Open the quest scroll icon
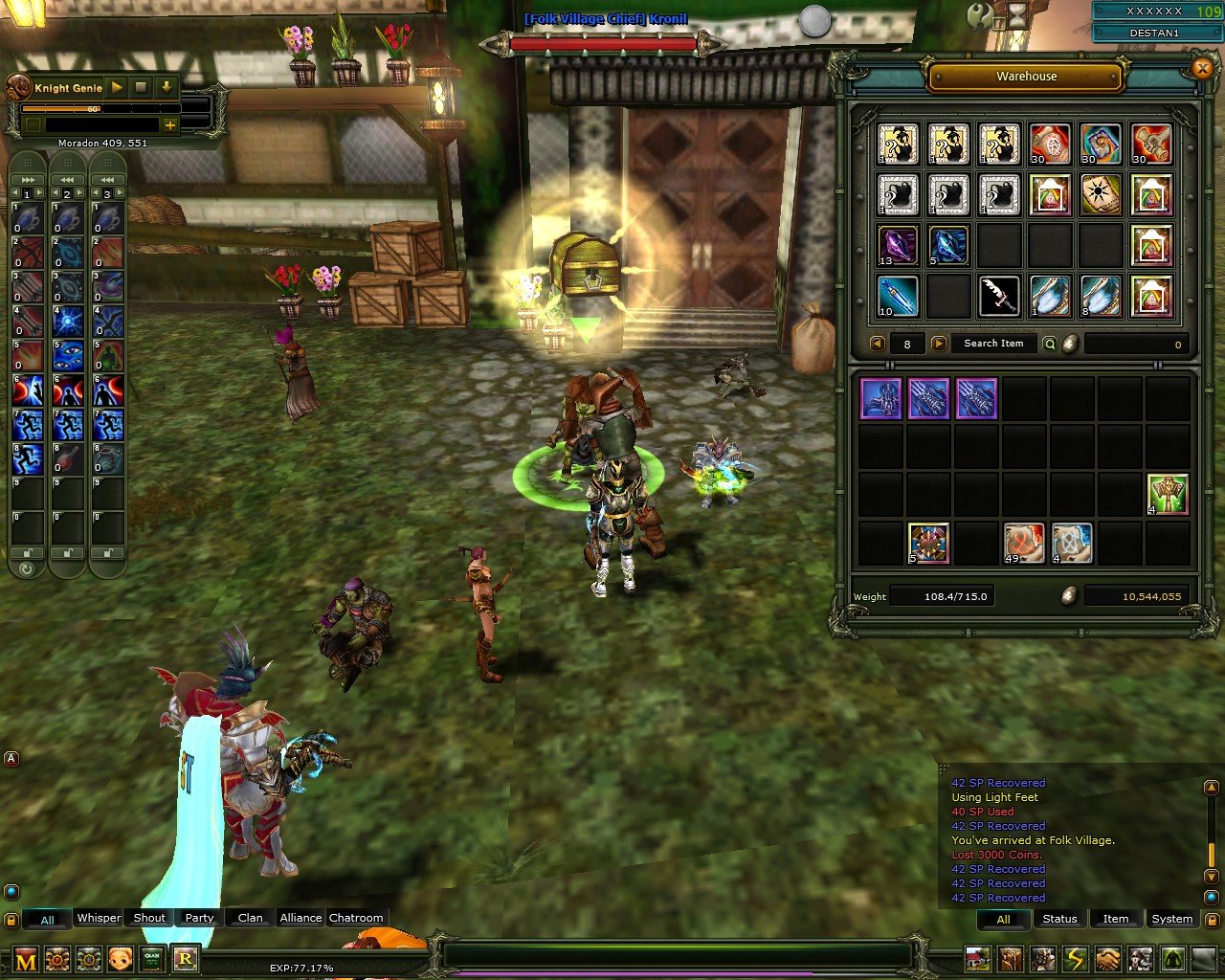Image resolution: width=1225 pixels, height=980 pixels. click(1010, 958)
